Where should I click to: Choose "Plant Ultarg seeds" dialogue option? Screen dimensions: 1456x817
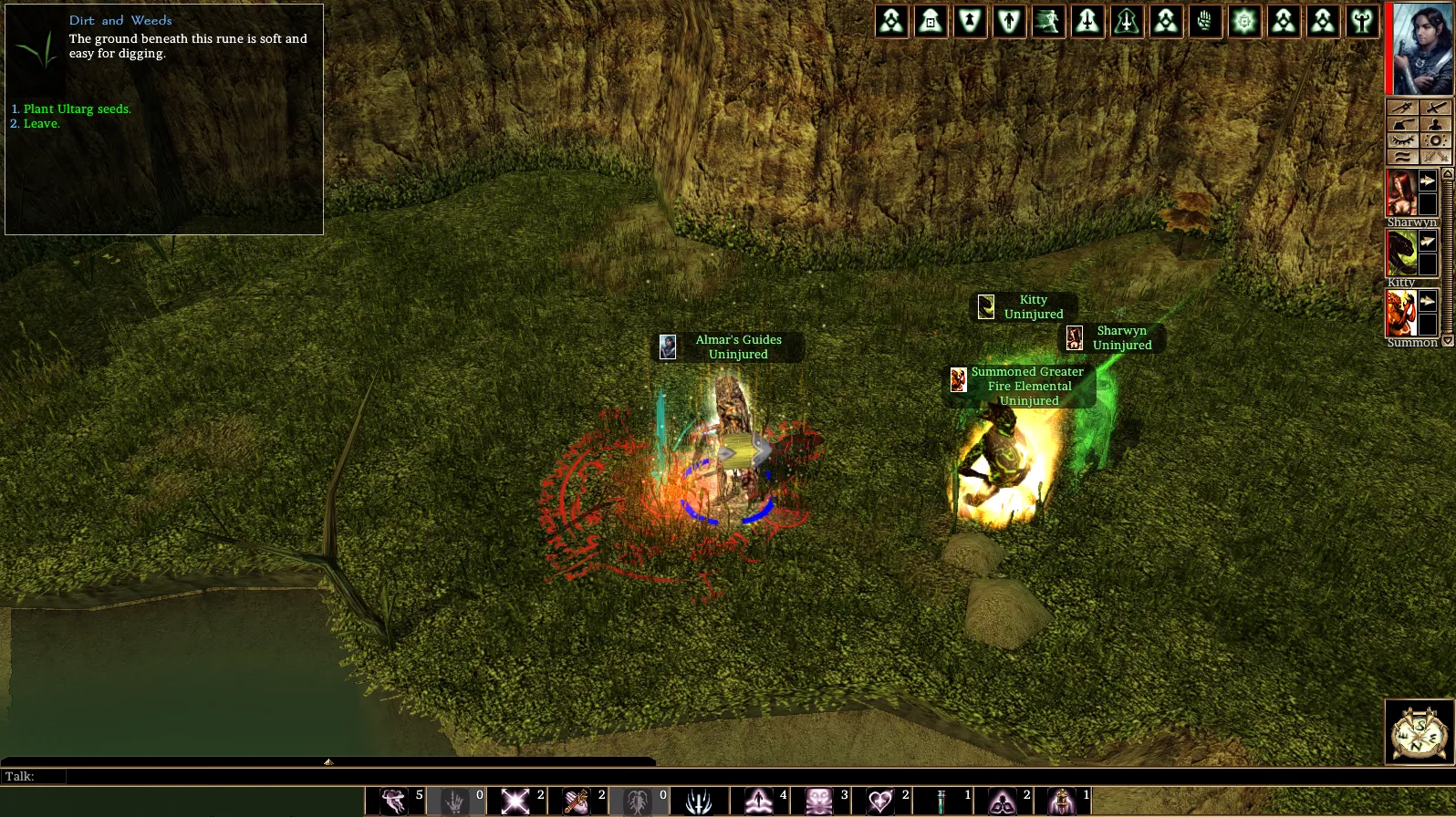pyautogui.click(x=77, y=109)
